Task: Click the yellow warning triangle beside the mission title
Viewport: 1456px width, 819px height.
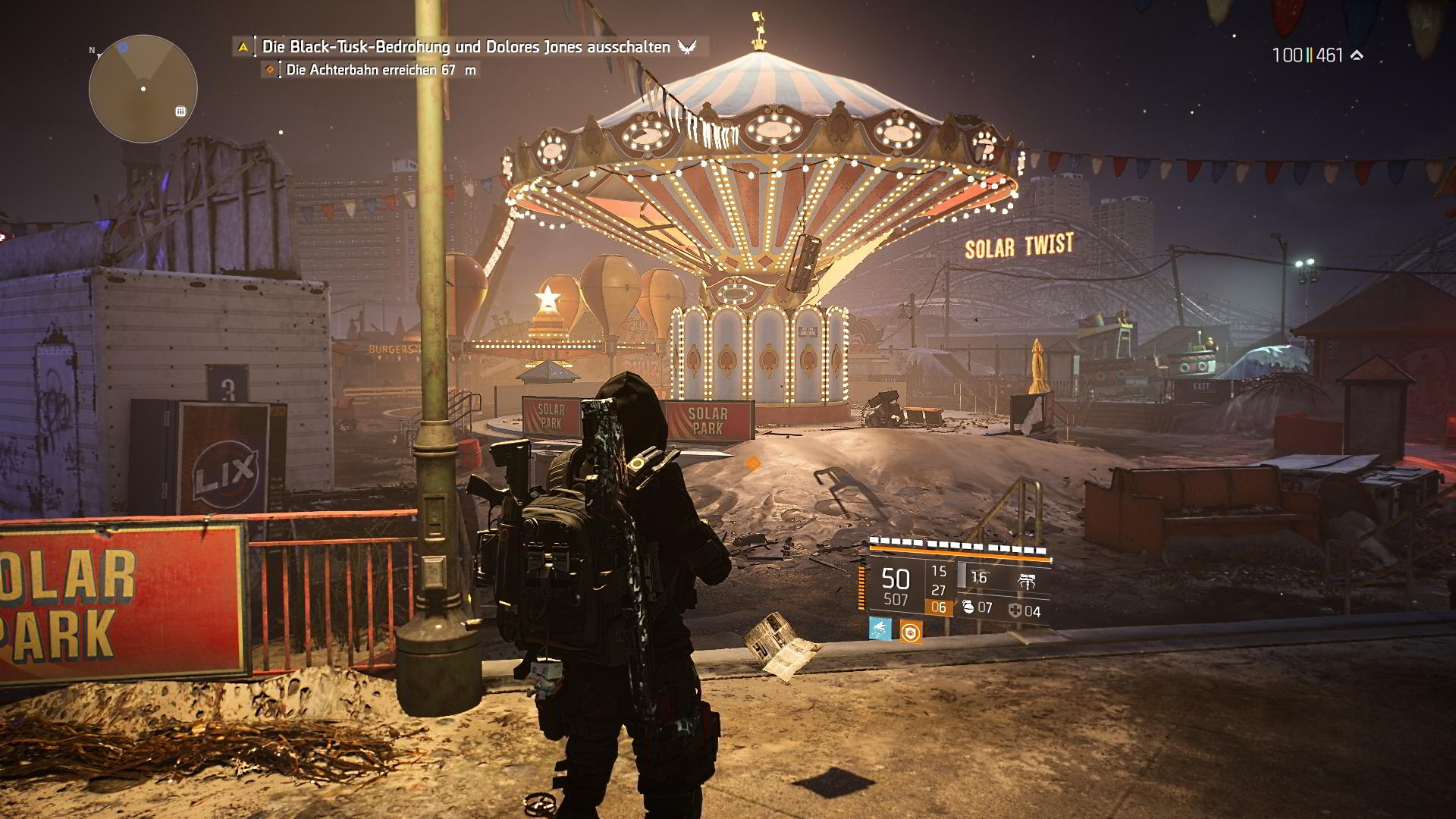Action: click(243, 47)
